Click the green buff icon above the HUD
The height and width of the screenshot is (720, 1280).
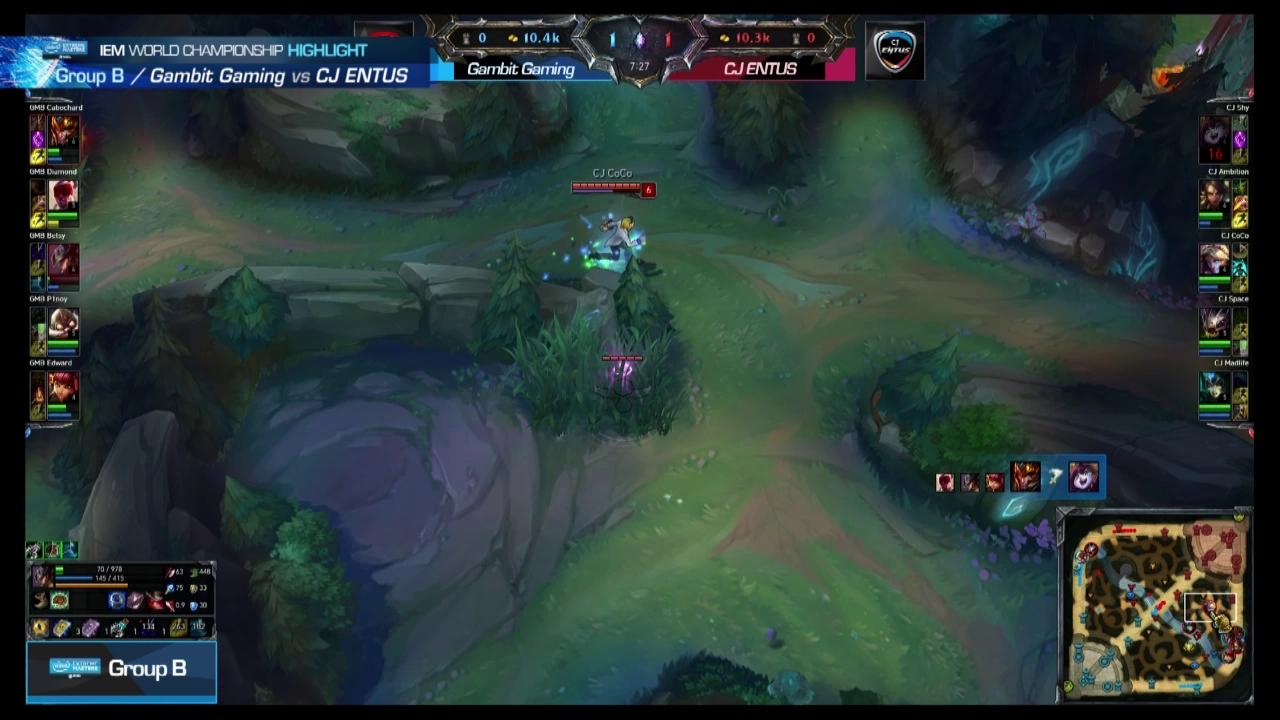[x=53, y=549]
